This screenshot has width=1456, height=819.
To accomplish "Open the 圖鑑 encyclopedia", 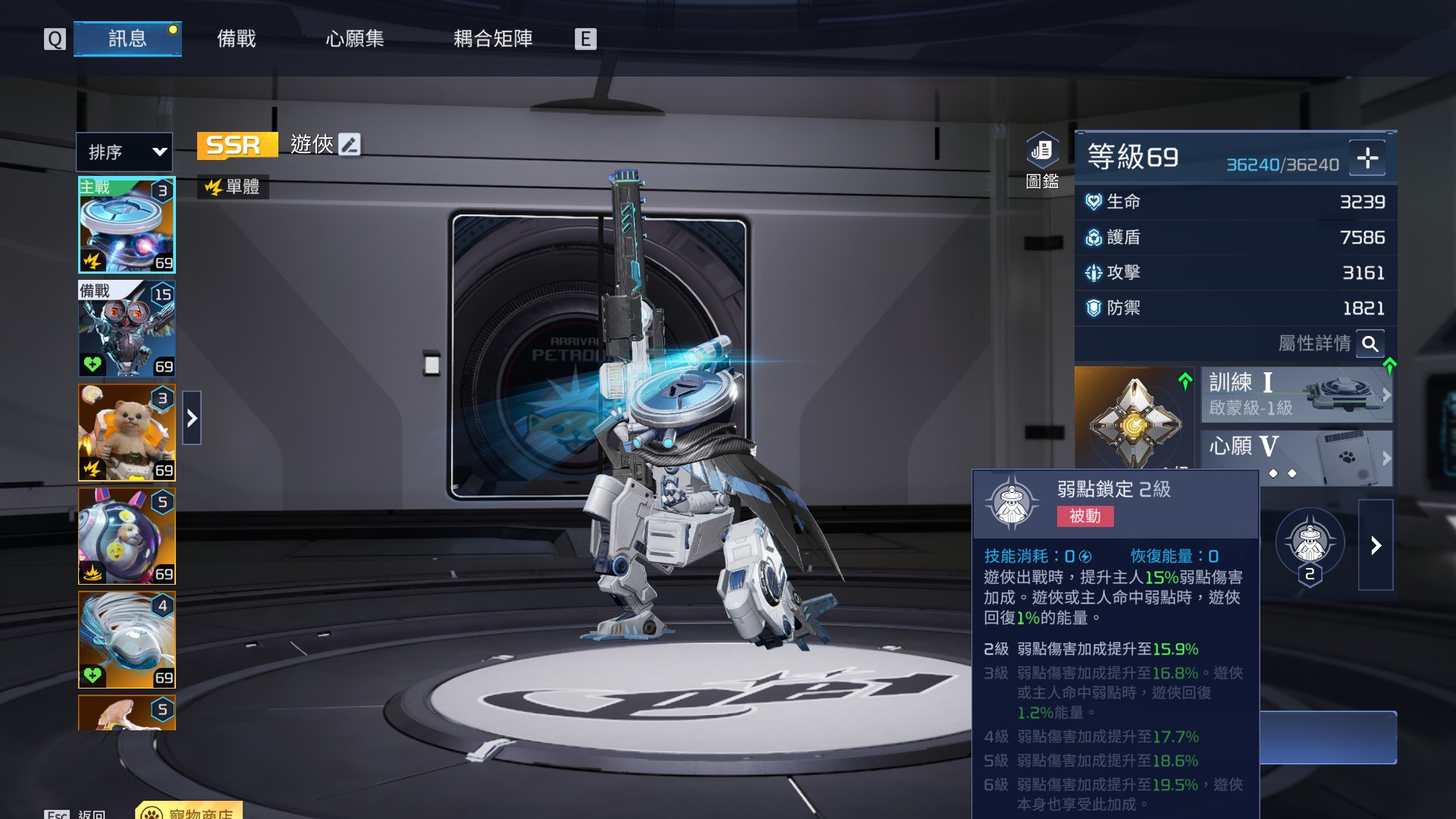I will pyautogui.click(x=1042, y=159).
